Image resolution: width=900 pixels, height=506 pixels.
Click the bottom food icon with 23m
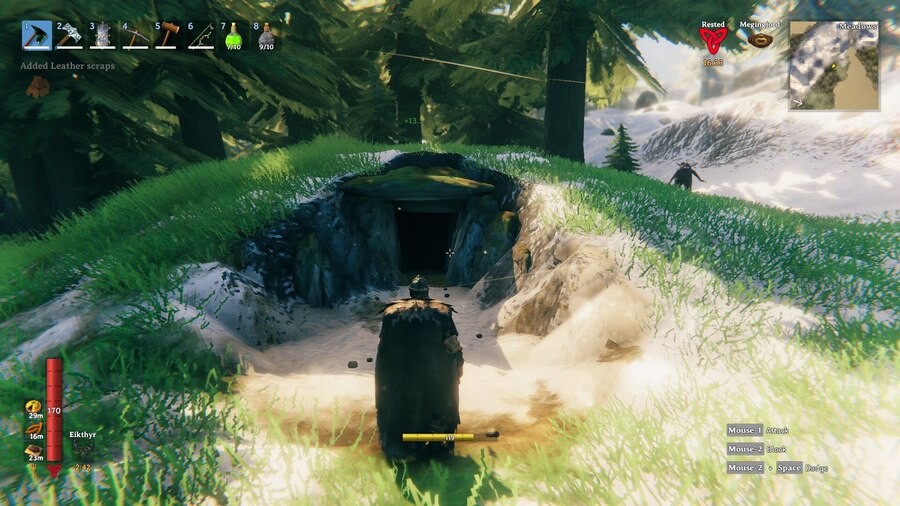coord(32,450)
